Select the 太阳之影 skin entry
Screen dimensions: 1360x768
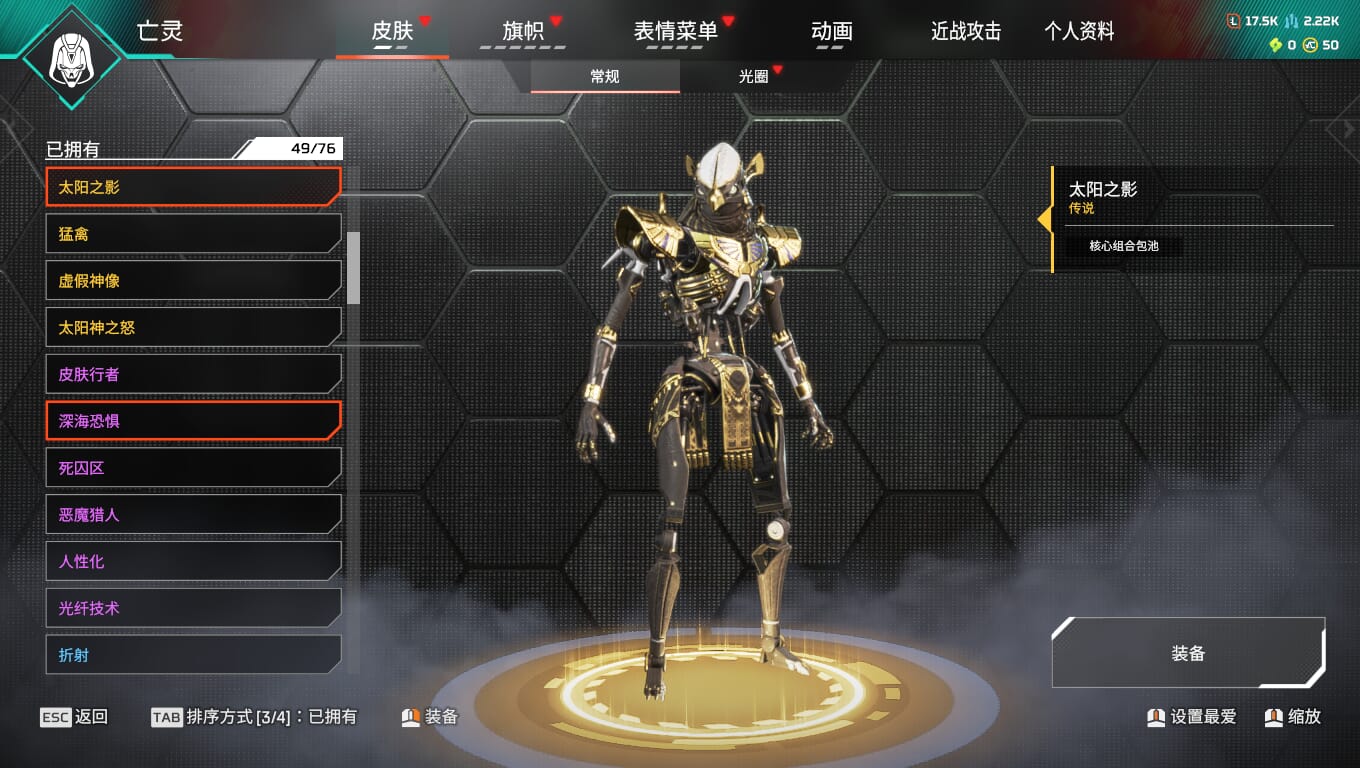[x=193, y=187]
